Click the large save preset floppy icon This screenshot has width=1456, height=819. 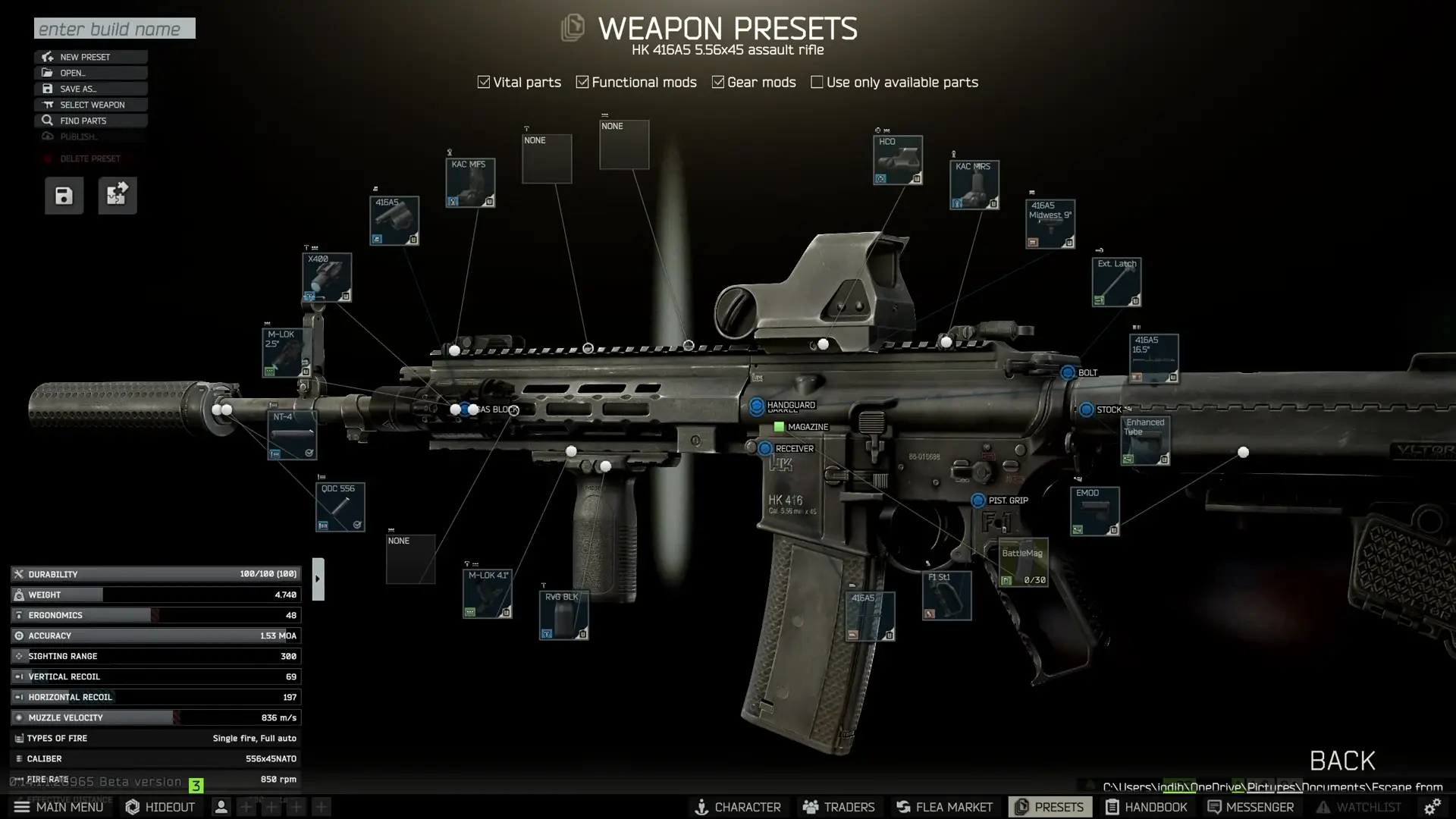coord(64,195)
